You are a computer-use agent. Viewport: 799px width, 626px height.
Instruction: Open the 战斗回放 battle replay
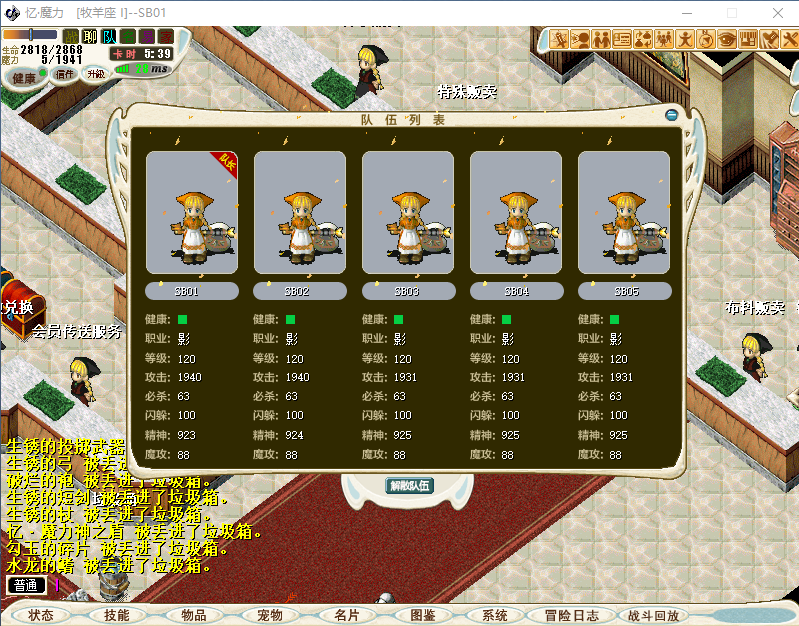tap(653, 615)
